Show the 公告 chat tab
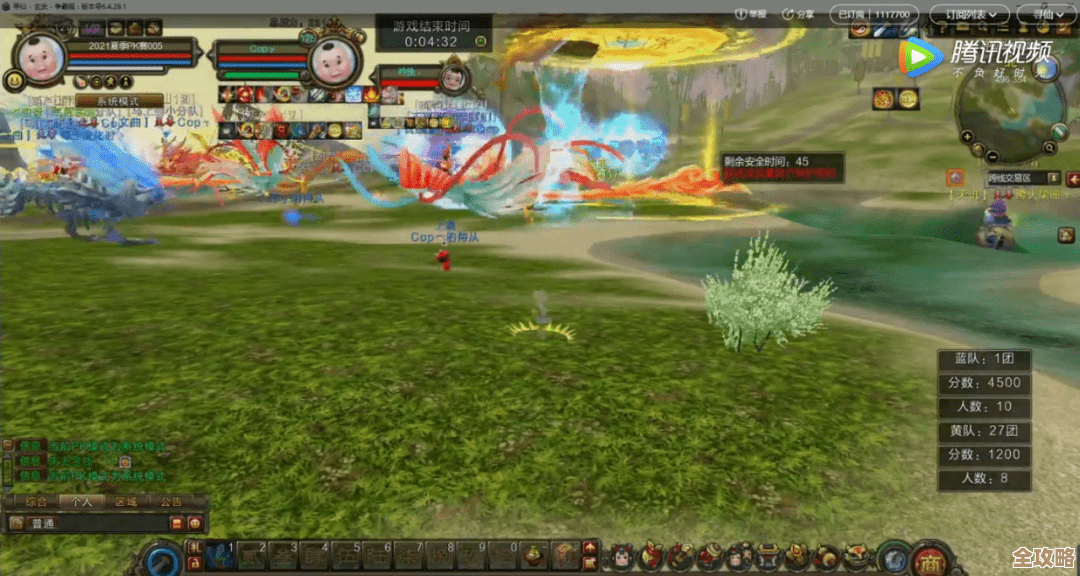Image resolution: width=1080 pixels, height=576 pixels. pos(171,501)
